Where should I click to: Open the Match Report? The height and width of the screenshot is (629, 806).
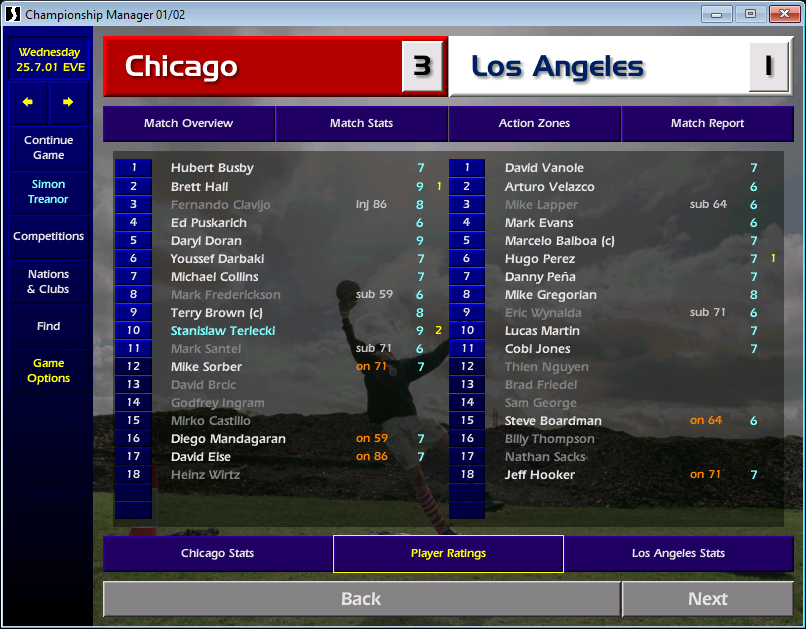click(707, 123)
